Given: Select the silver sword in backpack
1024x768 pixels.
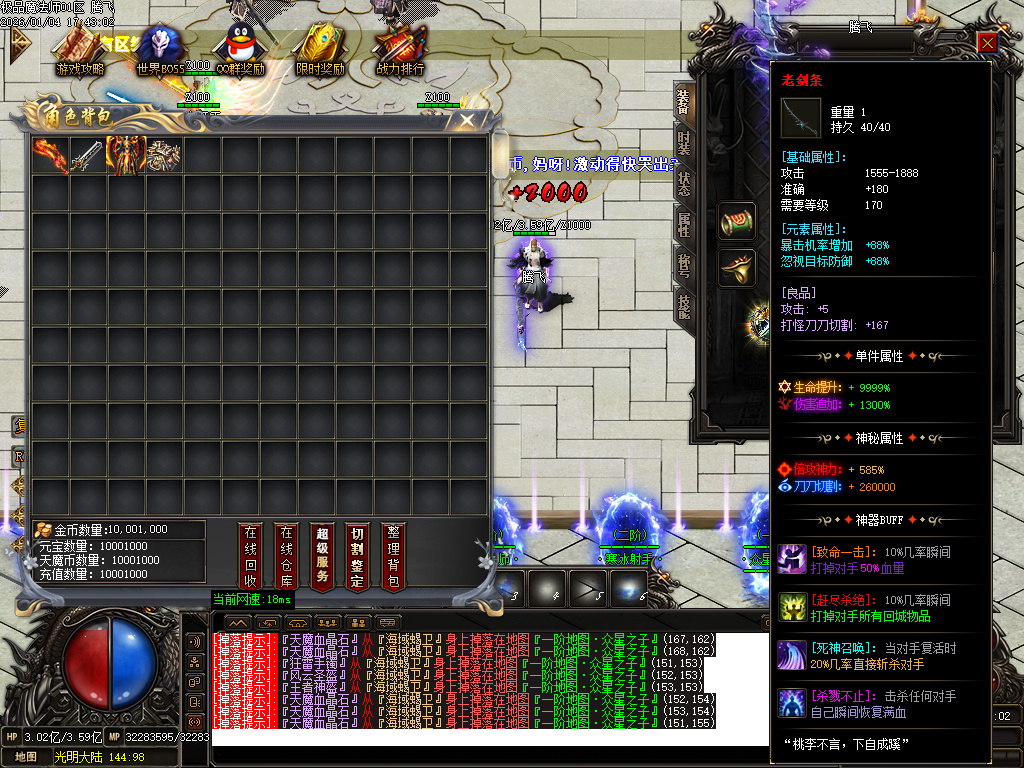Looking at the screenshot, I should click(88, 155).
